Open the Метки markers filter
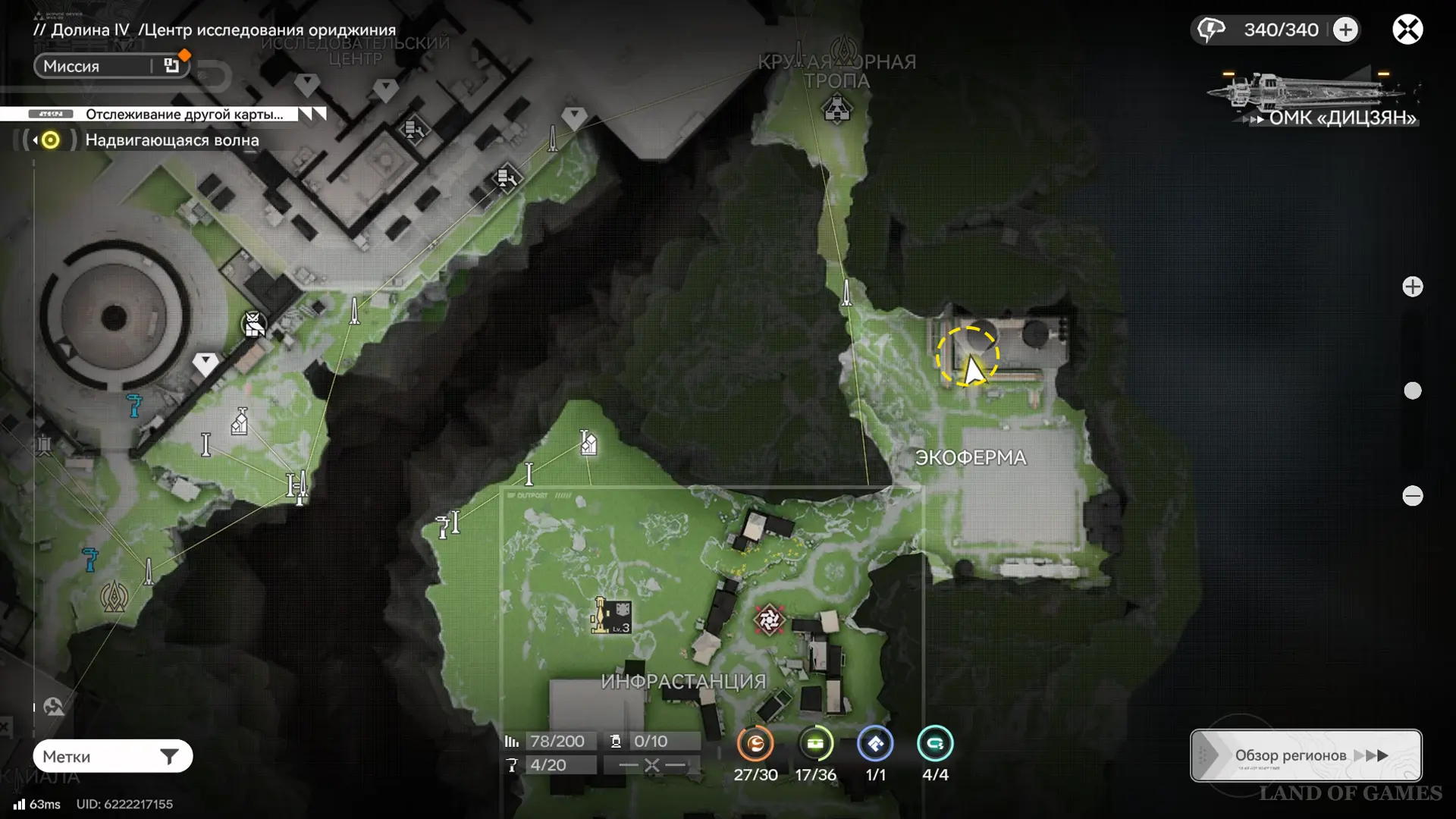Image resolution: width=1456 pixels, height=819 pixels. tap(112, 756)
